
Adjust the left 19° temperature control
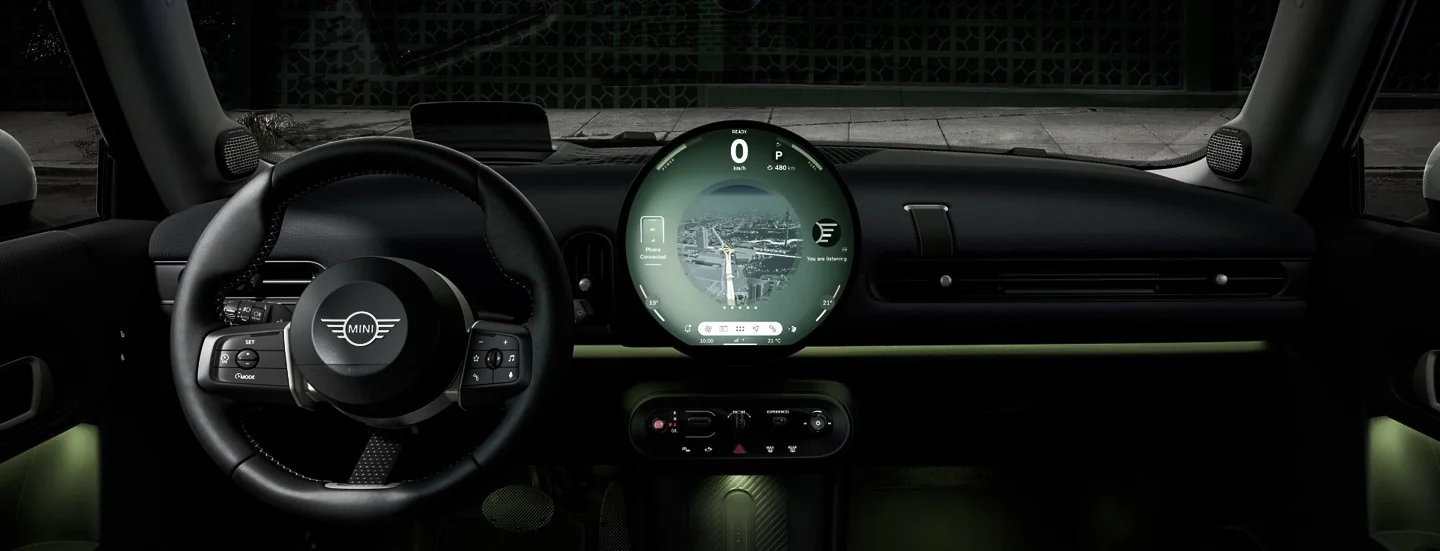[x=654, y=302]
